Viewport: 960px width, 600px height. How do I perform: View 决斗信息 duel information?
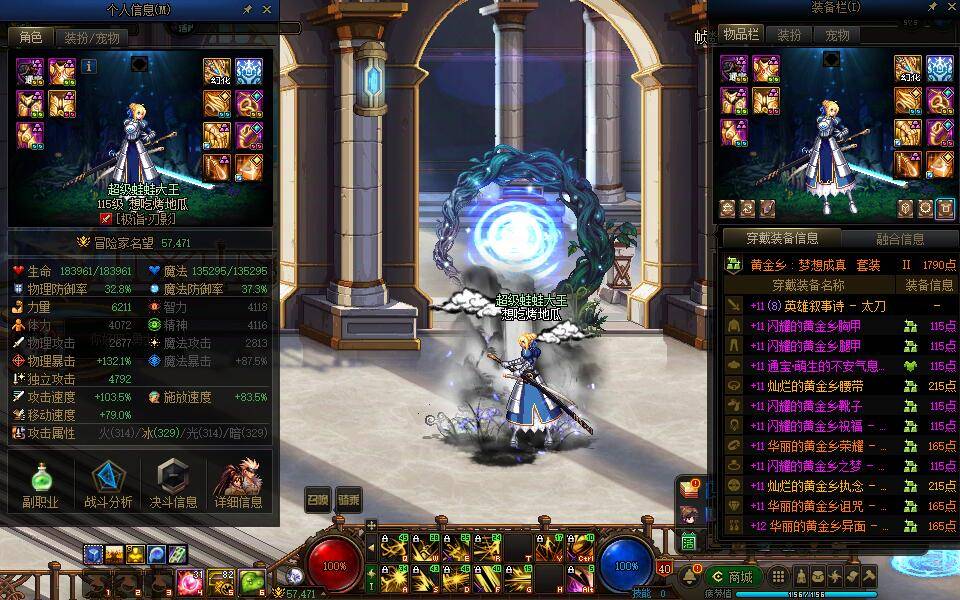coord(173,487)
